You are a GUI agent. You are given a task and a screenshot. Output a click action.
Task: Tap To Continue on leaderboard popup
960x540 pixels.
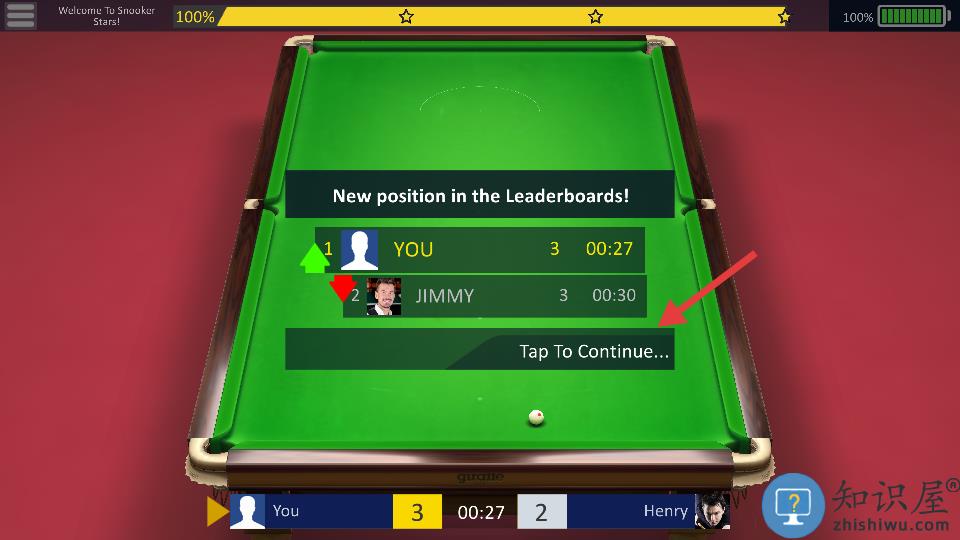(593, 351)
